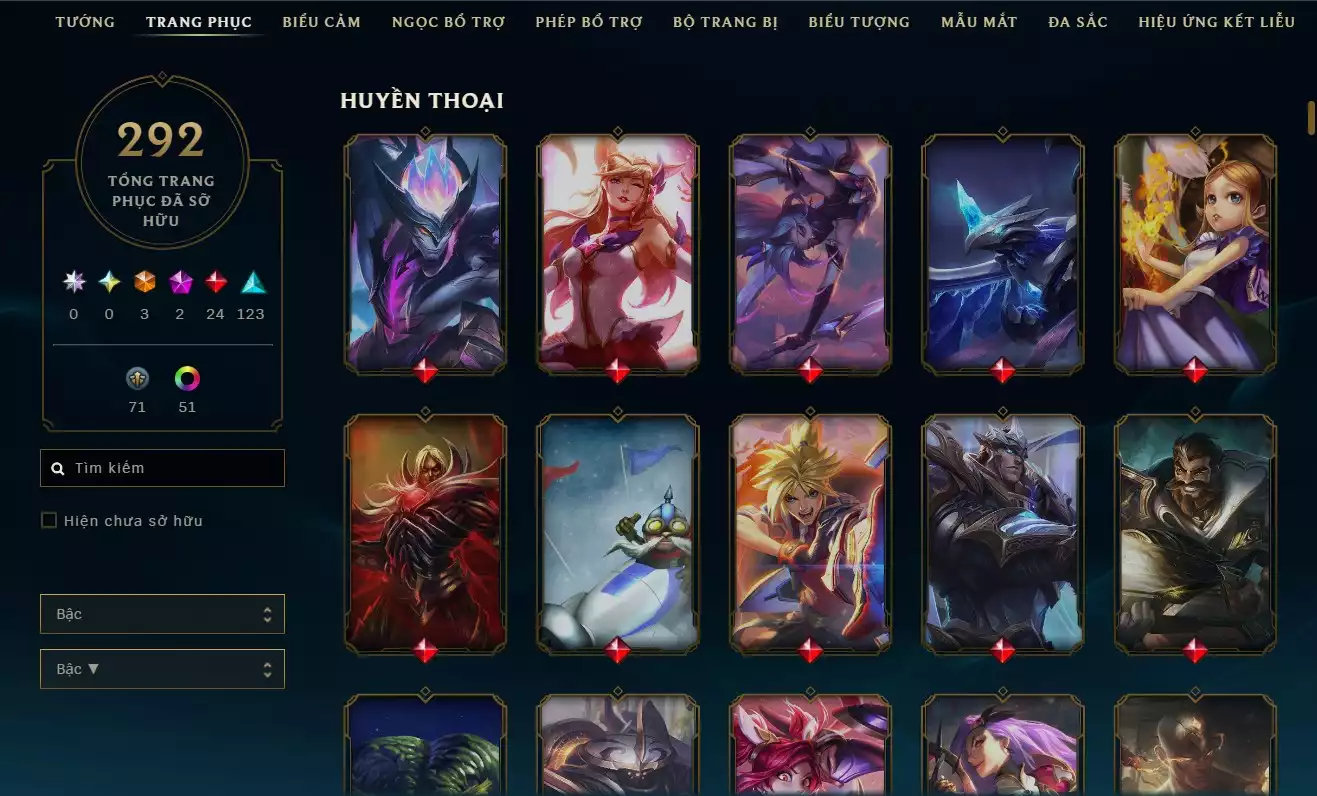Click the red gem badge under the rocket skin
The height and width of the screenshot is (796, 1317).
pos(616,649)
